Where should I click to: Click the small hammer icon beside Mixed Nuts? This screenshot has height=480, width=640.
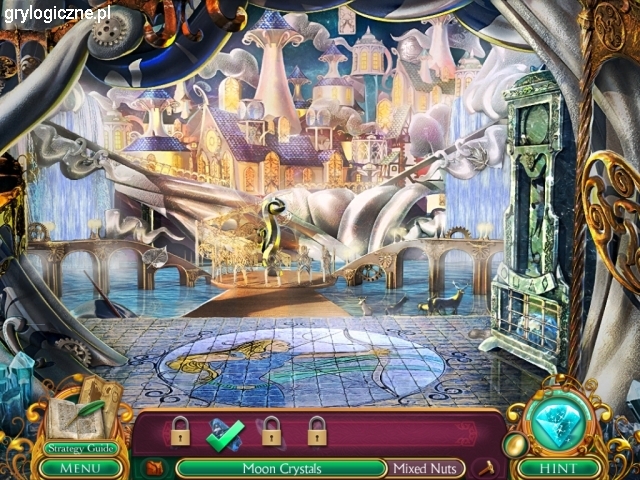pyautogui.click(x=489, y=467)
